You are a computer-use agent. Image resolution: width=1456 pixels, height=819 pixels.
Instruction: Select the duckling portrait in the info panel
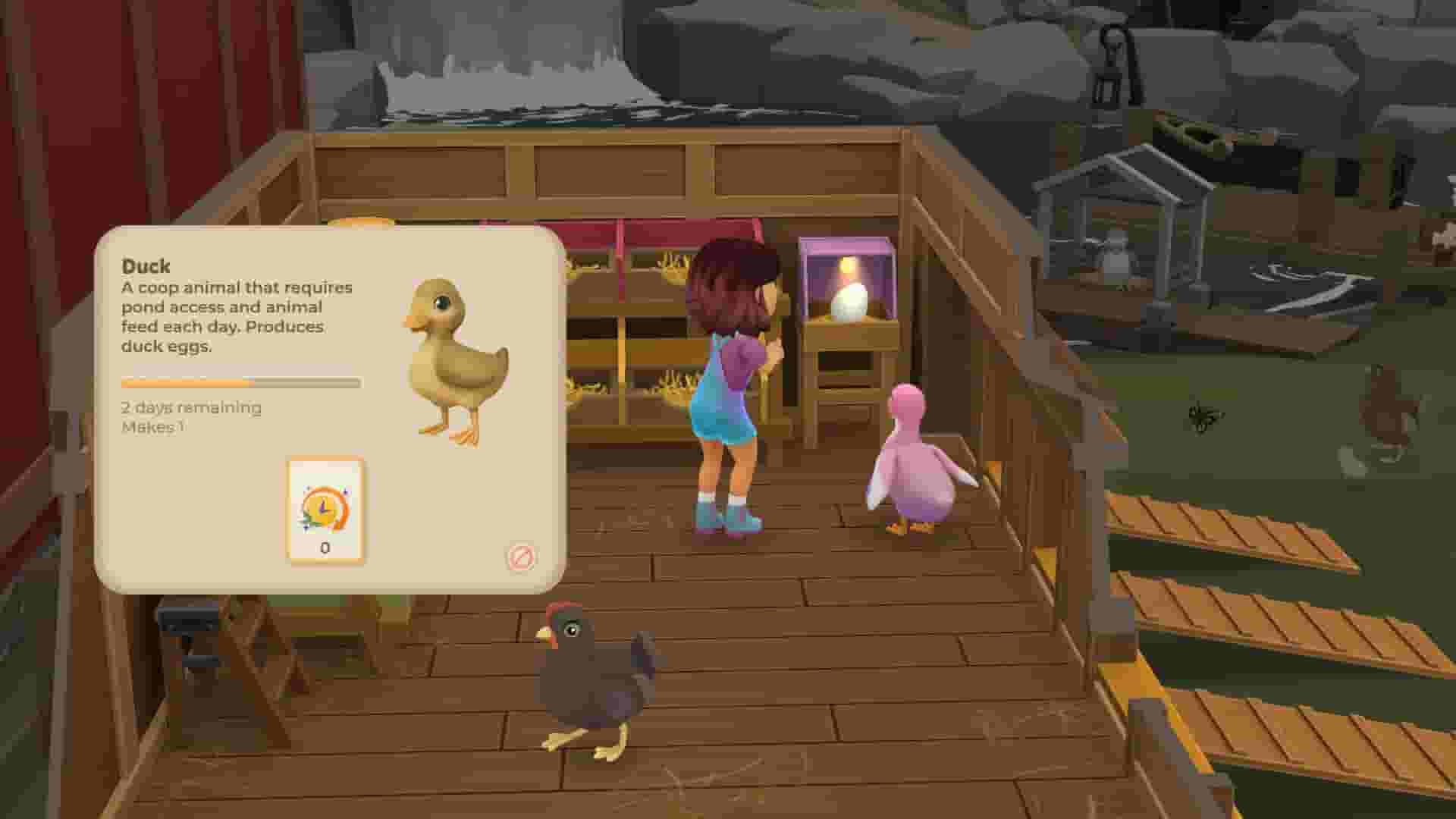(x=453, y=356)
